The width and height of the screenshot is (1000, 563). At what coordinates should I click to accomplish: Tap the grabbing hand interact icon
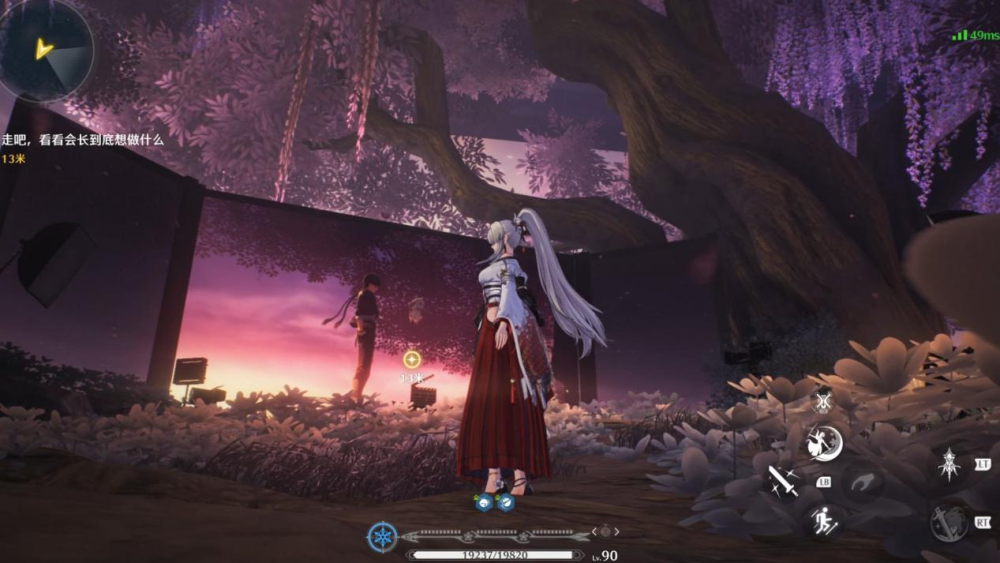pos(862,480)
